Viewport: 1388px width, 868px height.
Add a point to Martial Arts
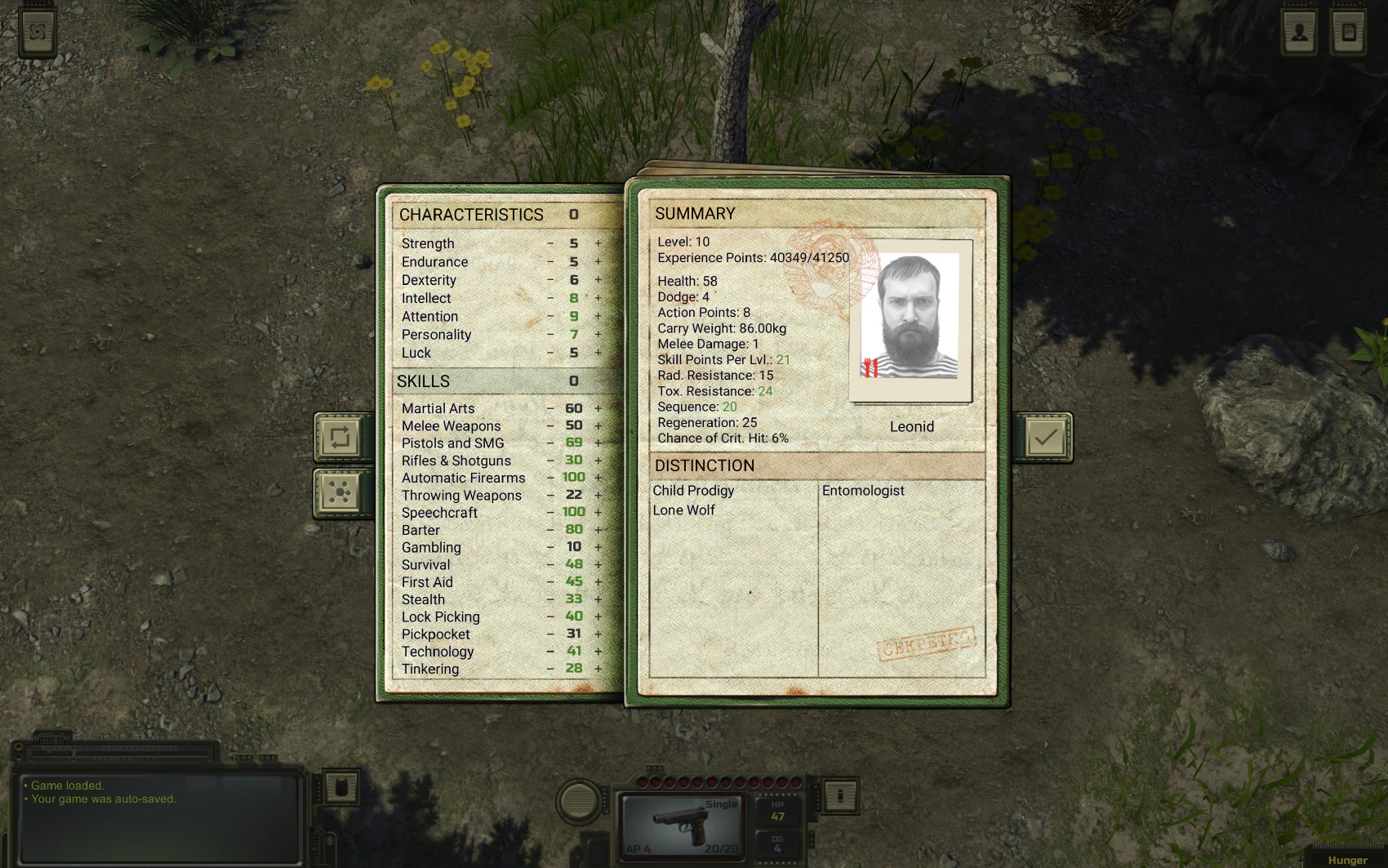(598, 408)
